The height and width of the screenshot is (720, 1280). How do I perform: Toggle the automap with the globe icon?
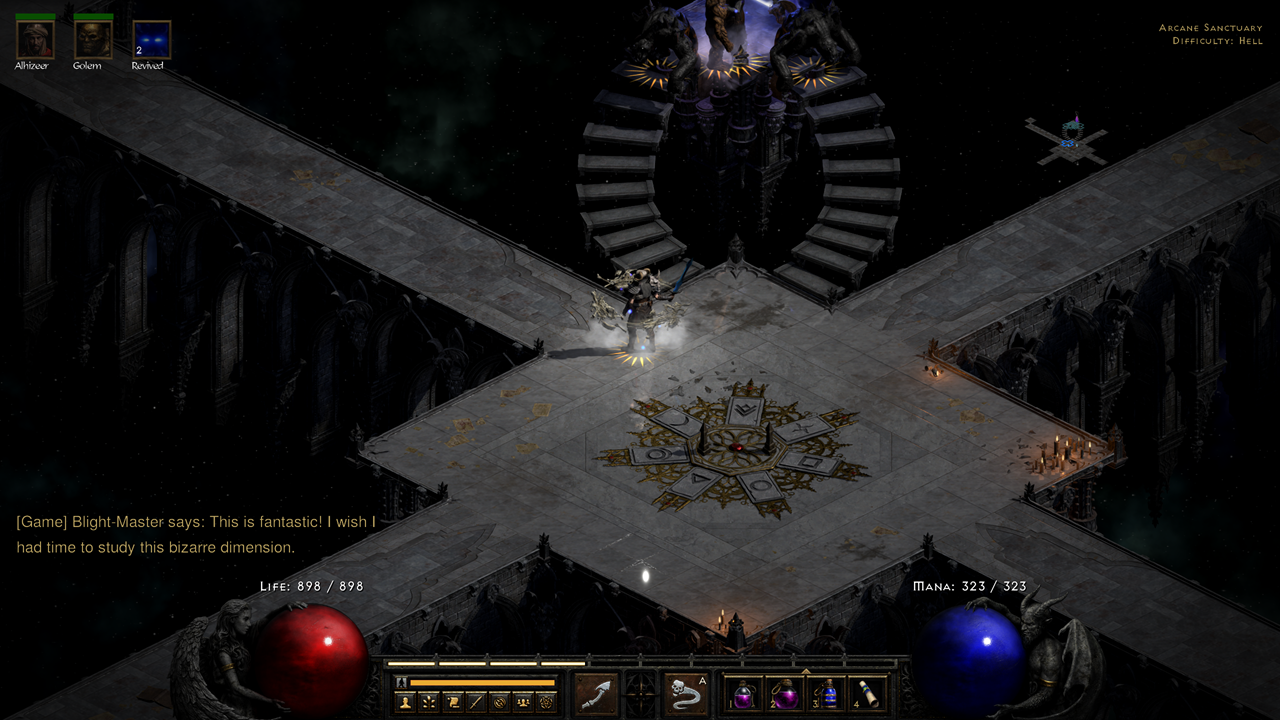(499, 702)
